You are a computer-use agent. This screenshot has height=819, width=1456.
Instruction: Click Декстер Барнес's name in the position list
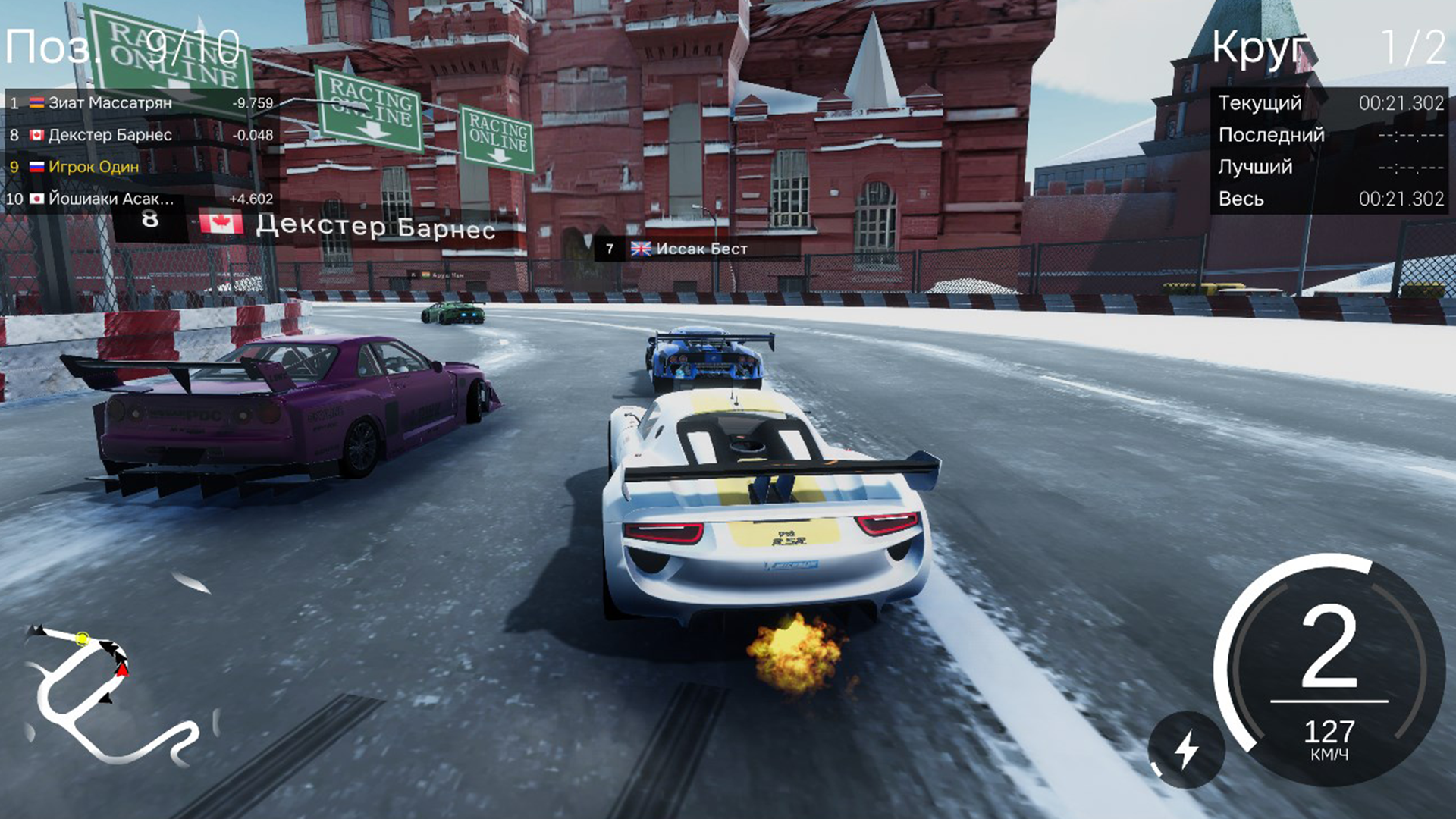[x=108, y=134]
